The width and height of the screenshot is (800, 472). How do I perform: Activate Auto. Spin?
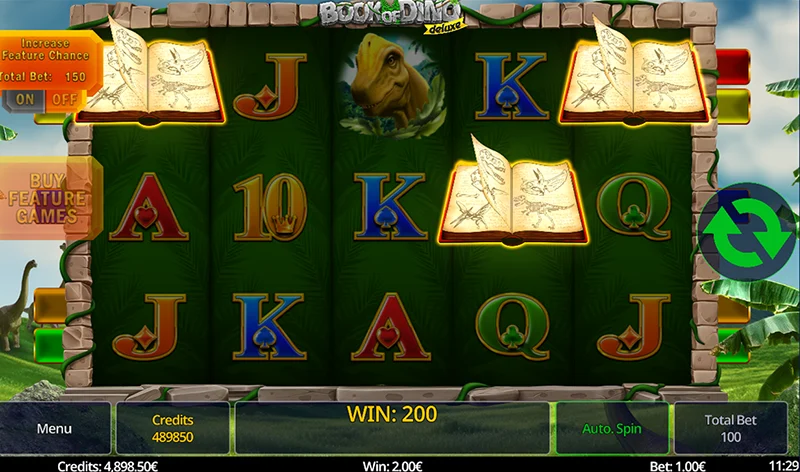[x=612, y=429]
